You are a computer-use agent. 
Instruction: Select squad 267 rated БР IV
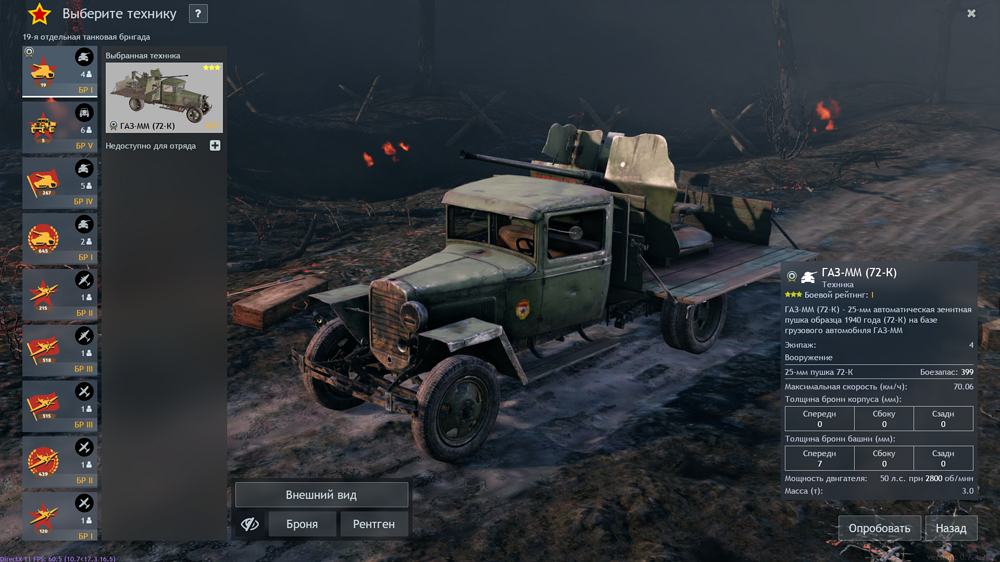tap(60, 184)
